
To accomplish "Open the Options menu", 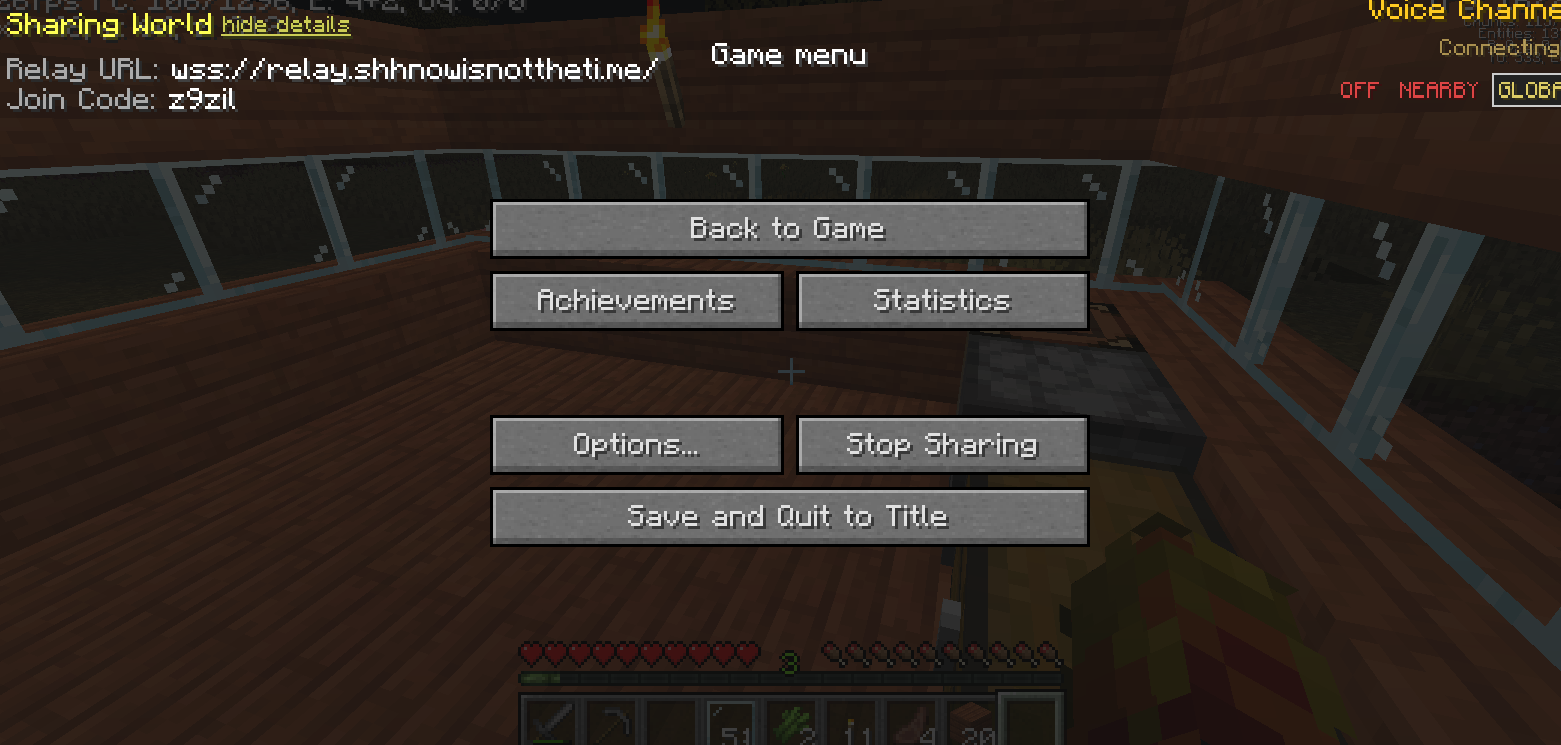I will tap(636, 445).
